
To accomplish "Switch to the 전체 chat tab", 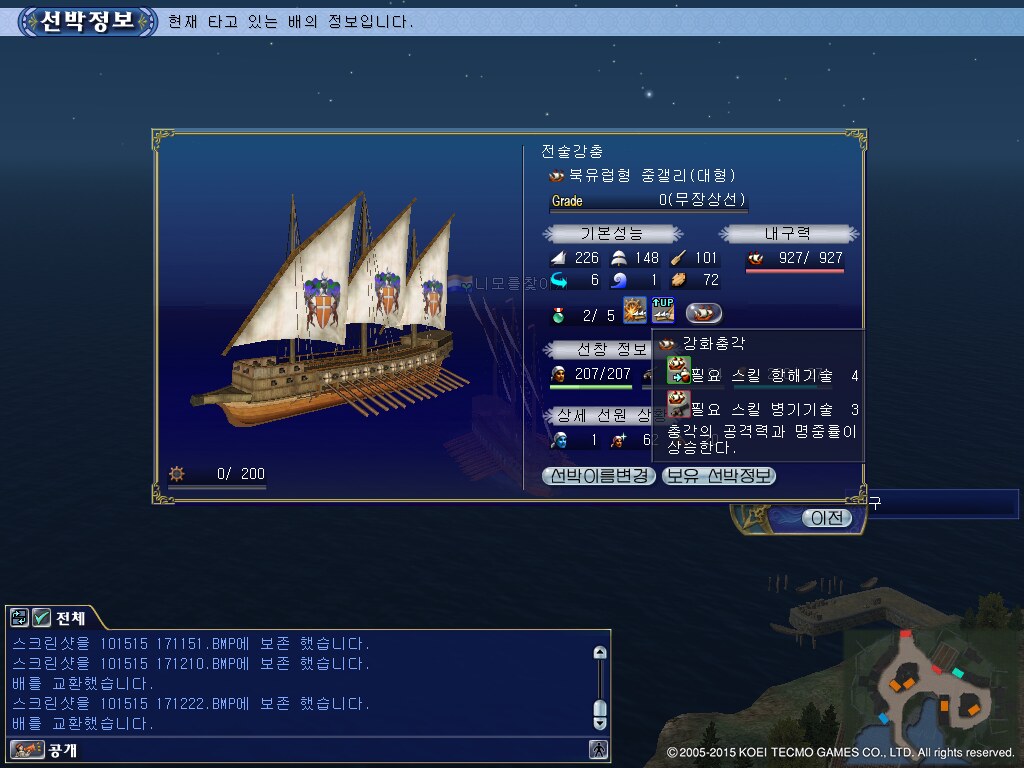I will [71, 617].
